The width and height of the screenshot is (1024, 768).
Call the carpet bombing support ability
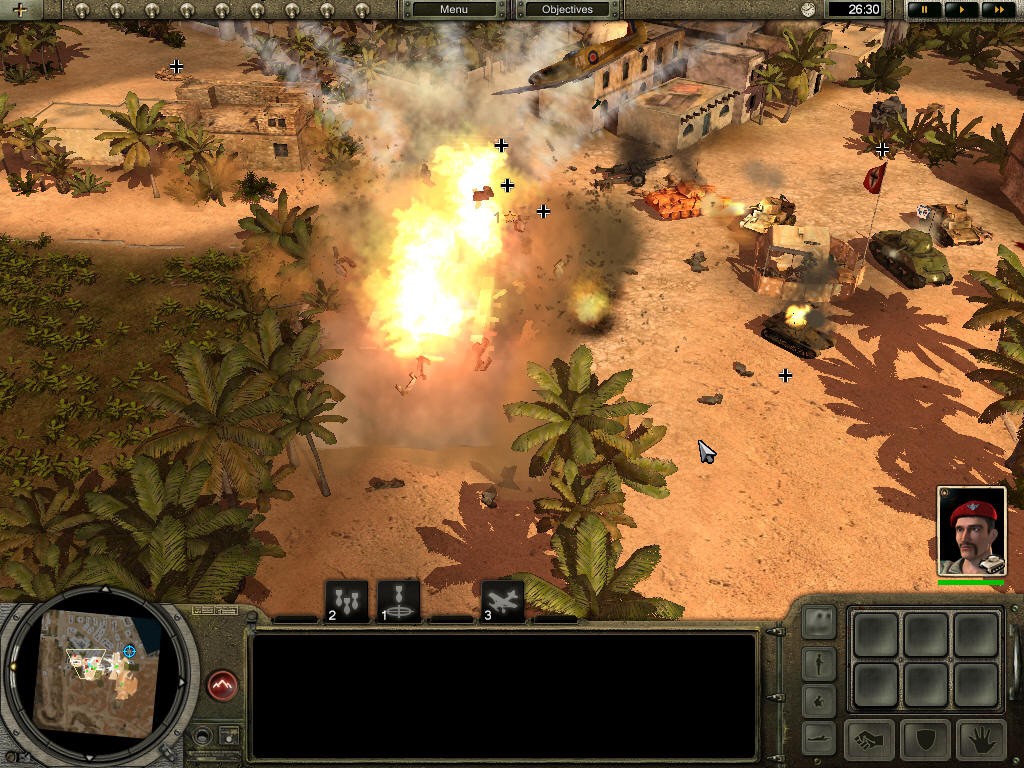click(347, 601)
